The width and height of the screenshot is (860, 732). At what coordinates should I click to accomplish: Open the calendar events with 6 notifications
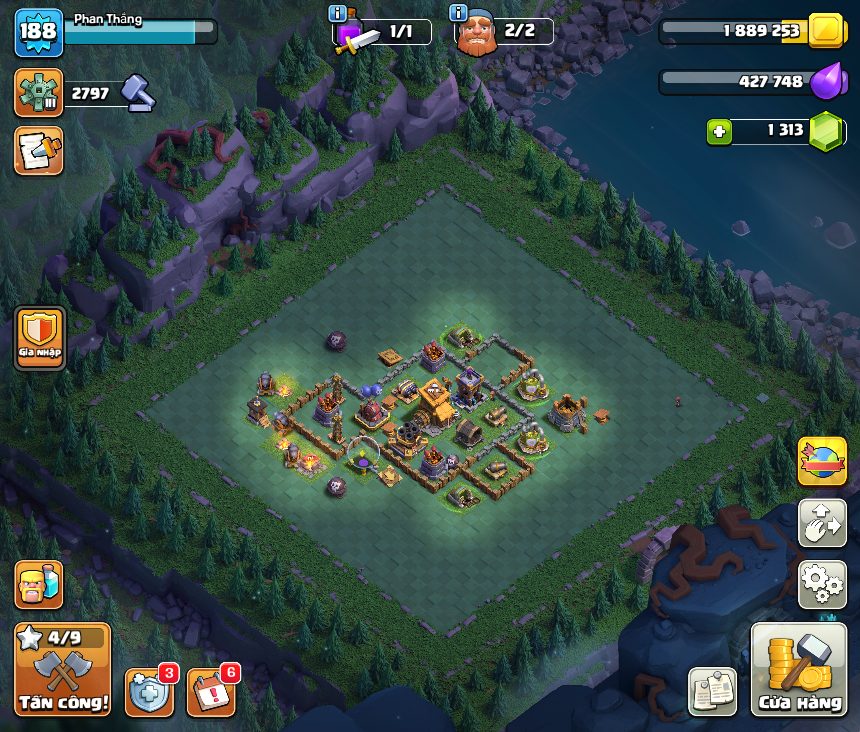209,691
